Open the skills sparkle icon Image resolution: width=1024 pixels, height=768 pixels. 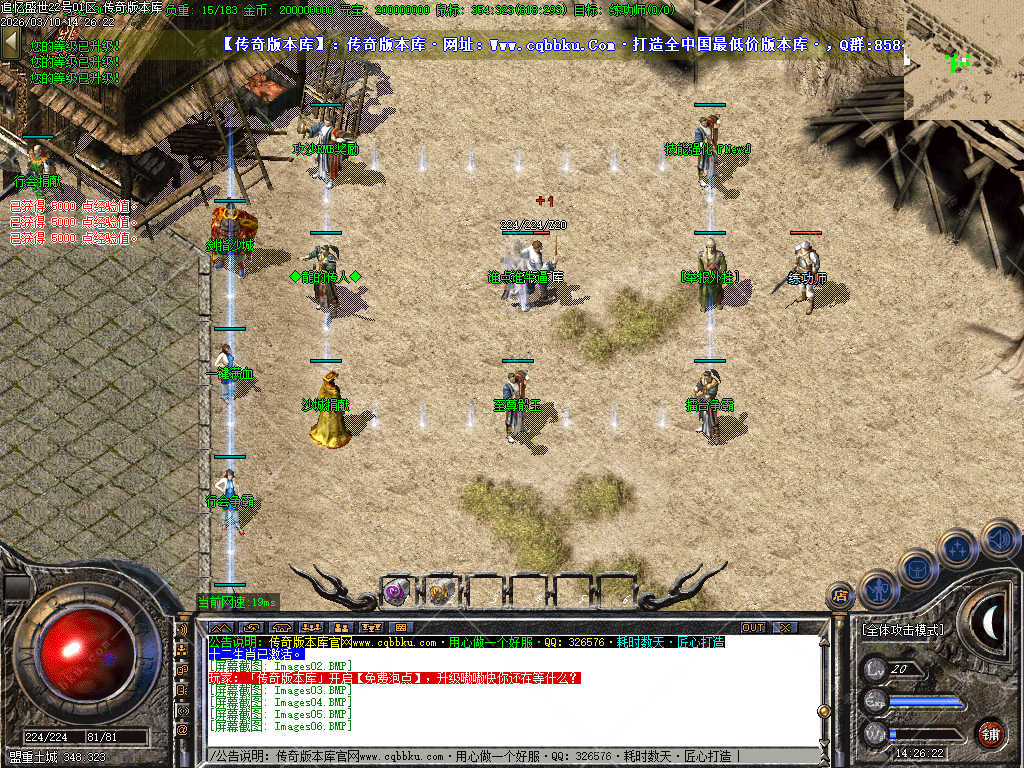pos(958,548)
